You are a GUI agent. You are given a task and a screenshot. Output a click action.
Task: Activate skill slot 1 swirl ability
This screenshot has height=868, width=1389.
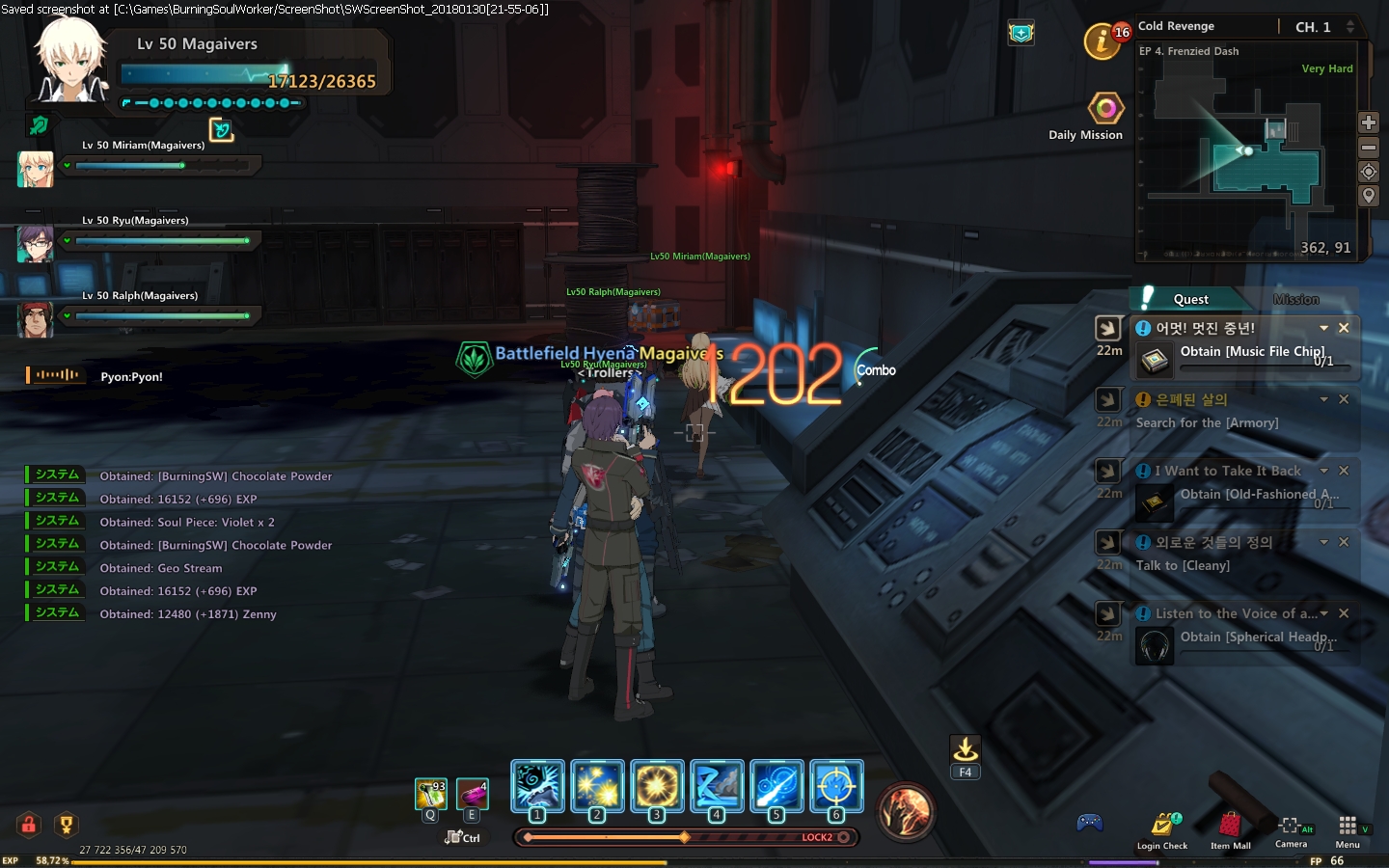[x=537, y=786]
